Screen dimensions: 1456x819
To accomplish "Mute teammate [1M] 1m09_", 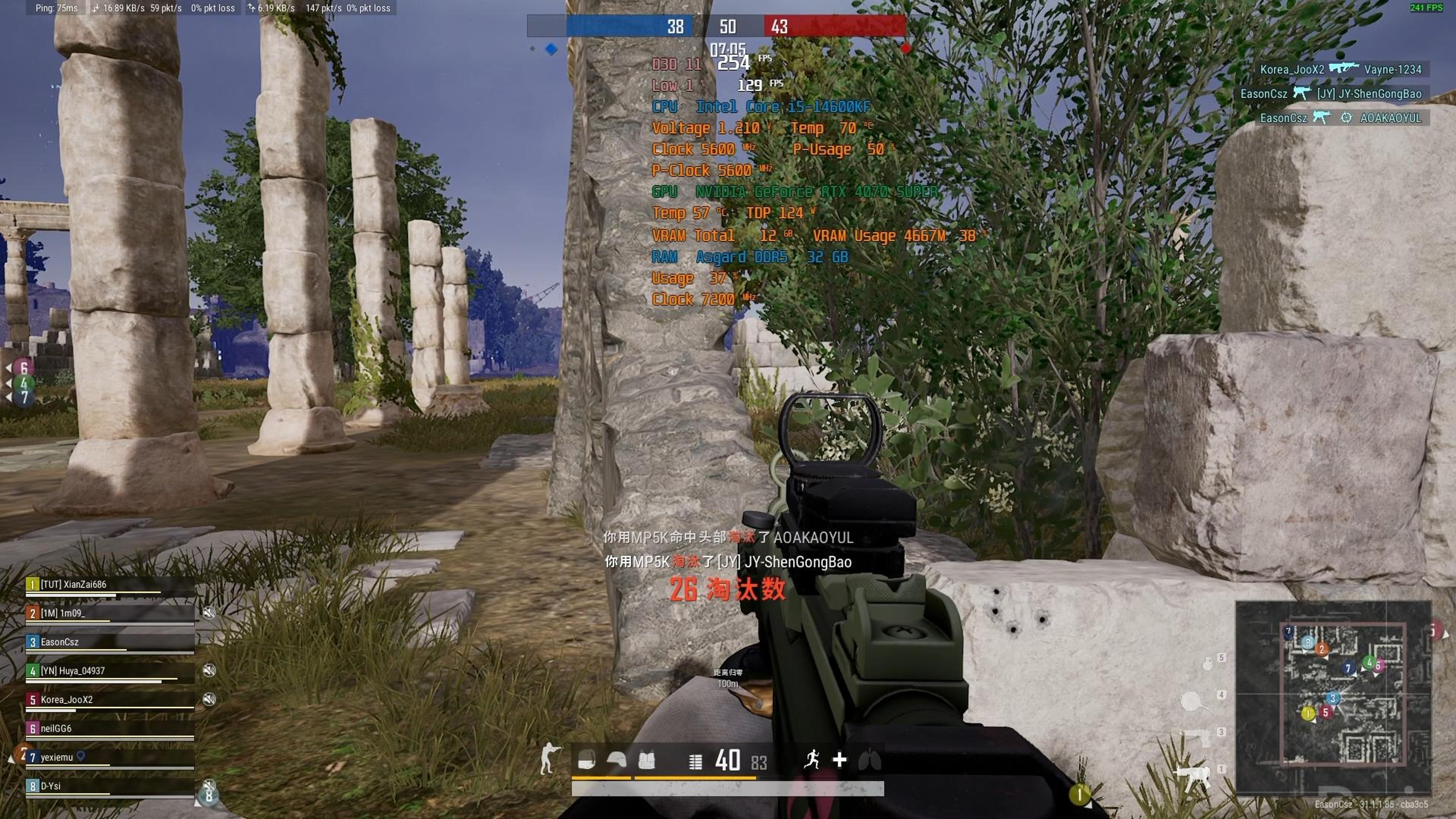I will point(210,613).
